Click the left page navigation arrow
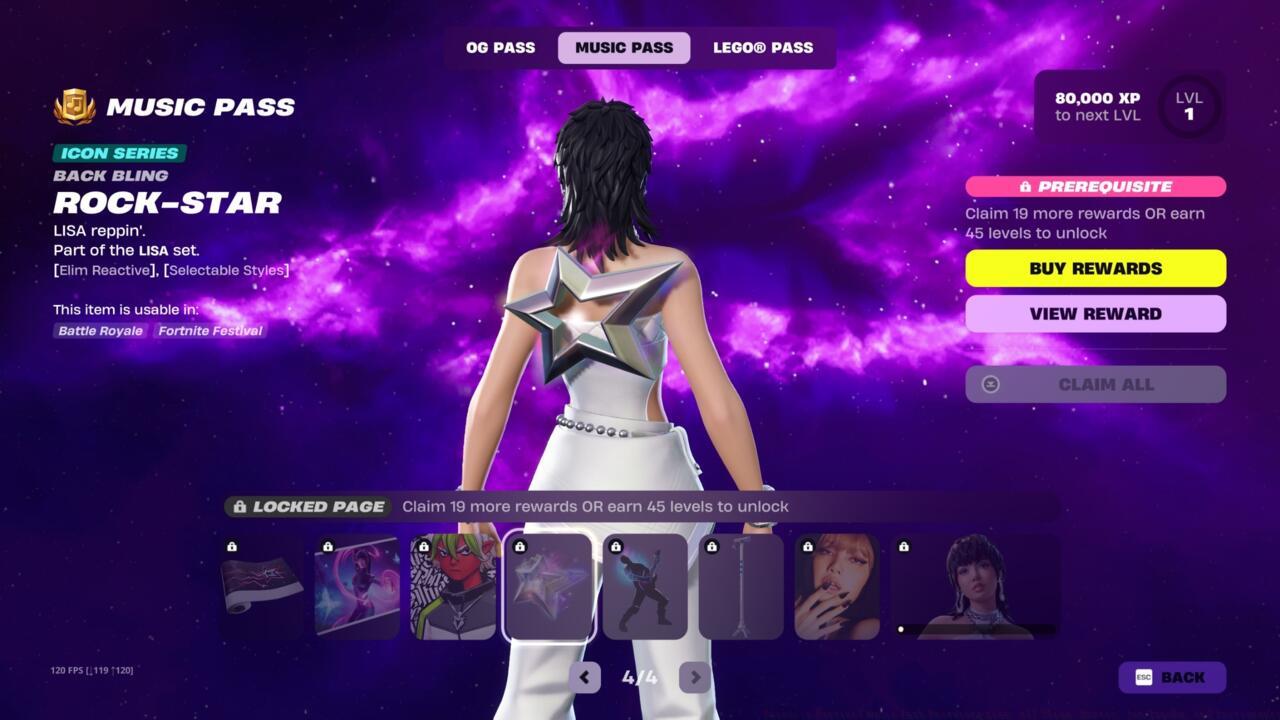Image resolution: width=1280 pixels, height=720 pixels. 585,677
